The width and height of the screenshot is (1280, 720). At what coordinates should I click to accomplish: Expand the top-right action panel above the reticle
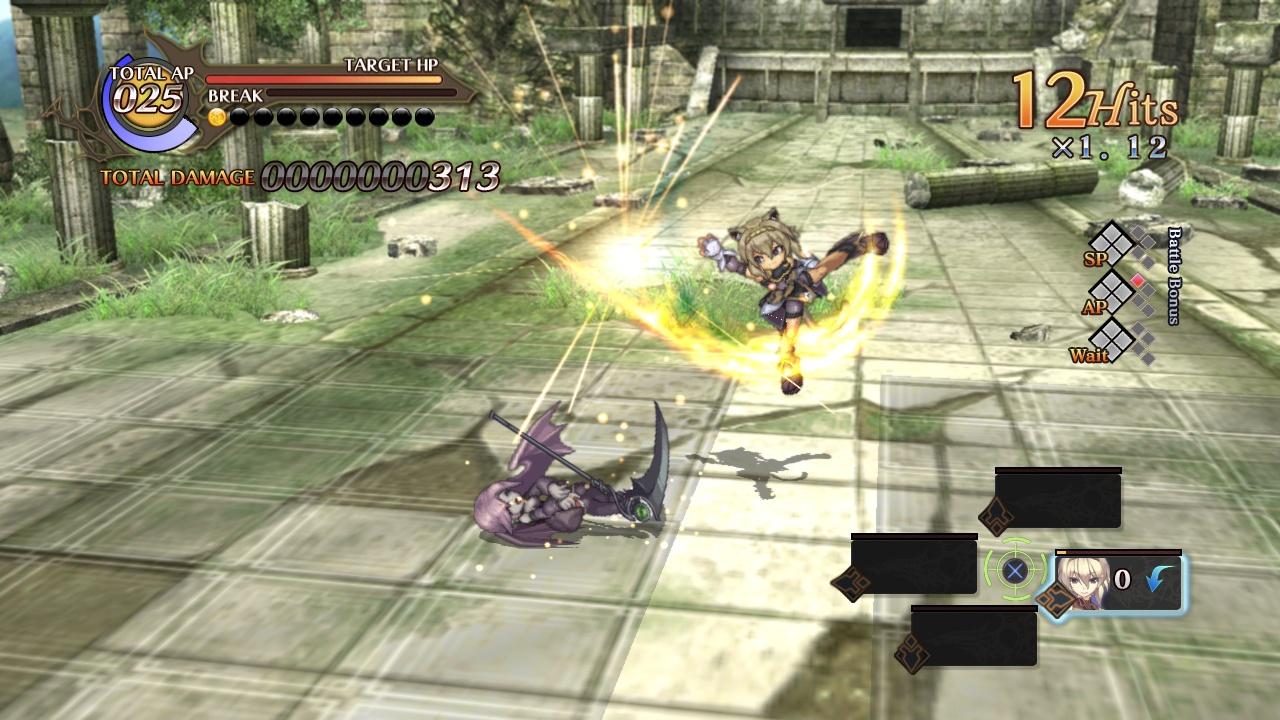pyautogui.click(x=1059, y=499)
